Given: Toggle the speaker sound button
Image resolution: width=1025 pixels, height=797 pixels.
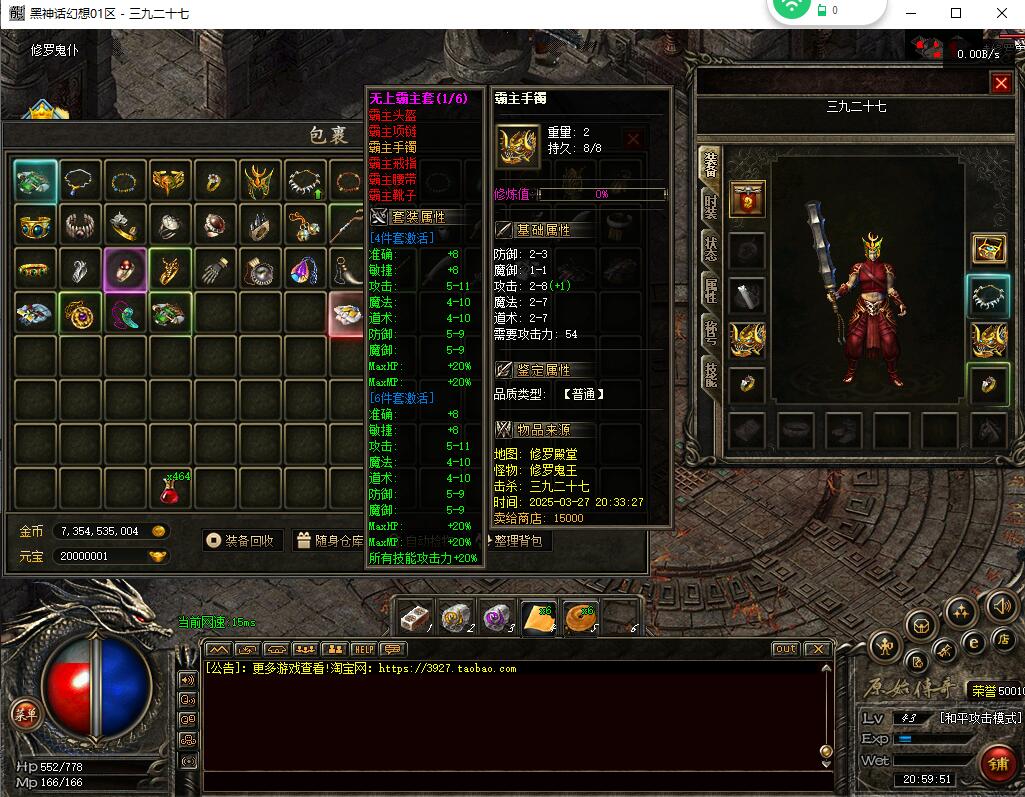Looking at the screenshot, I should (1001, 606).
